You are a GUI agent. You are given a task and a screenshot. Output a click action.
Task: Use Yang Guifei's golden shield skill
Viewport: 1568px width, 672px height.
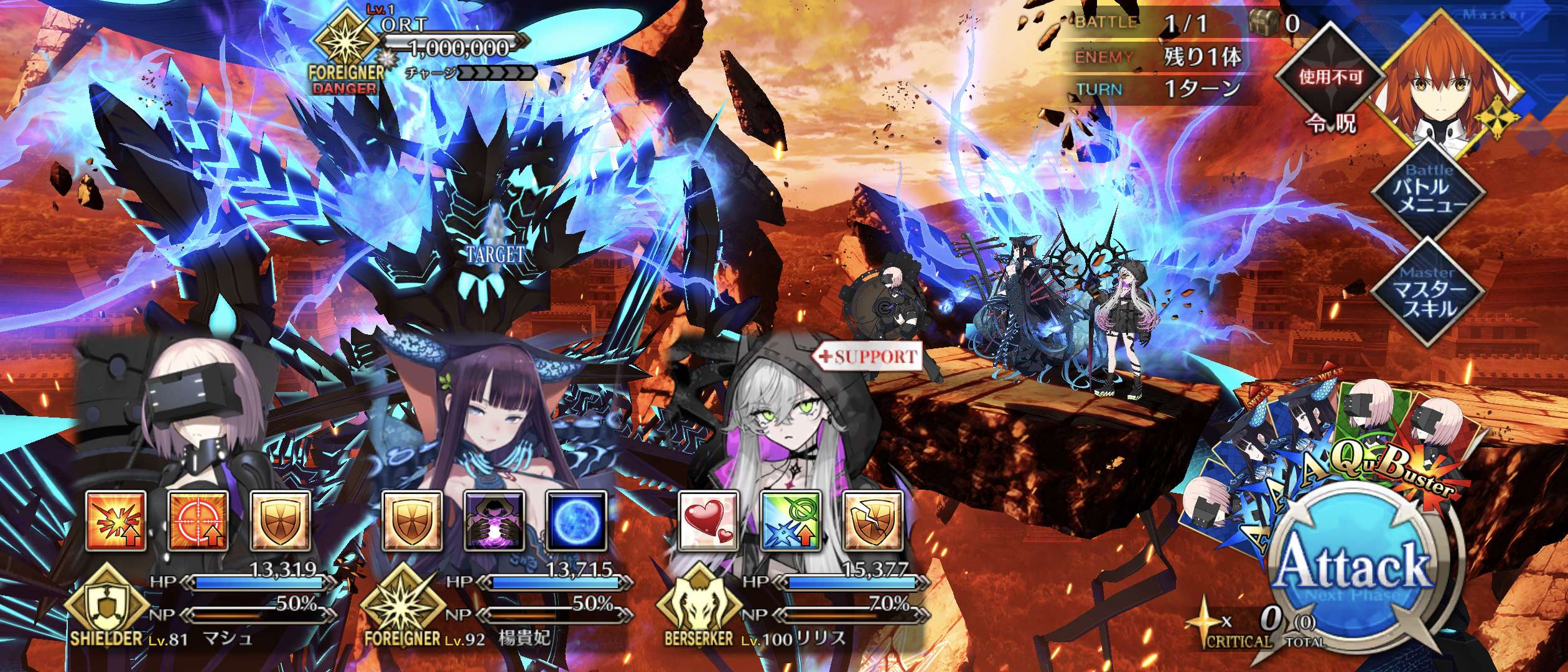[412, 521]
